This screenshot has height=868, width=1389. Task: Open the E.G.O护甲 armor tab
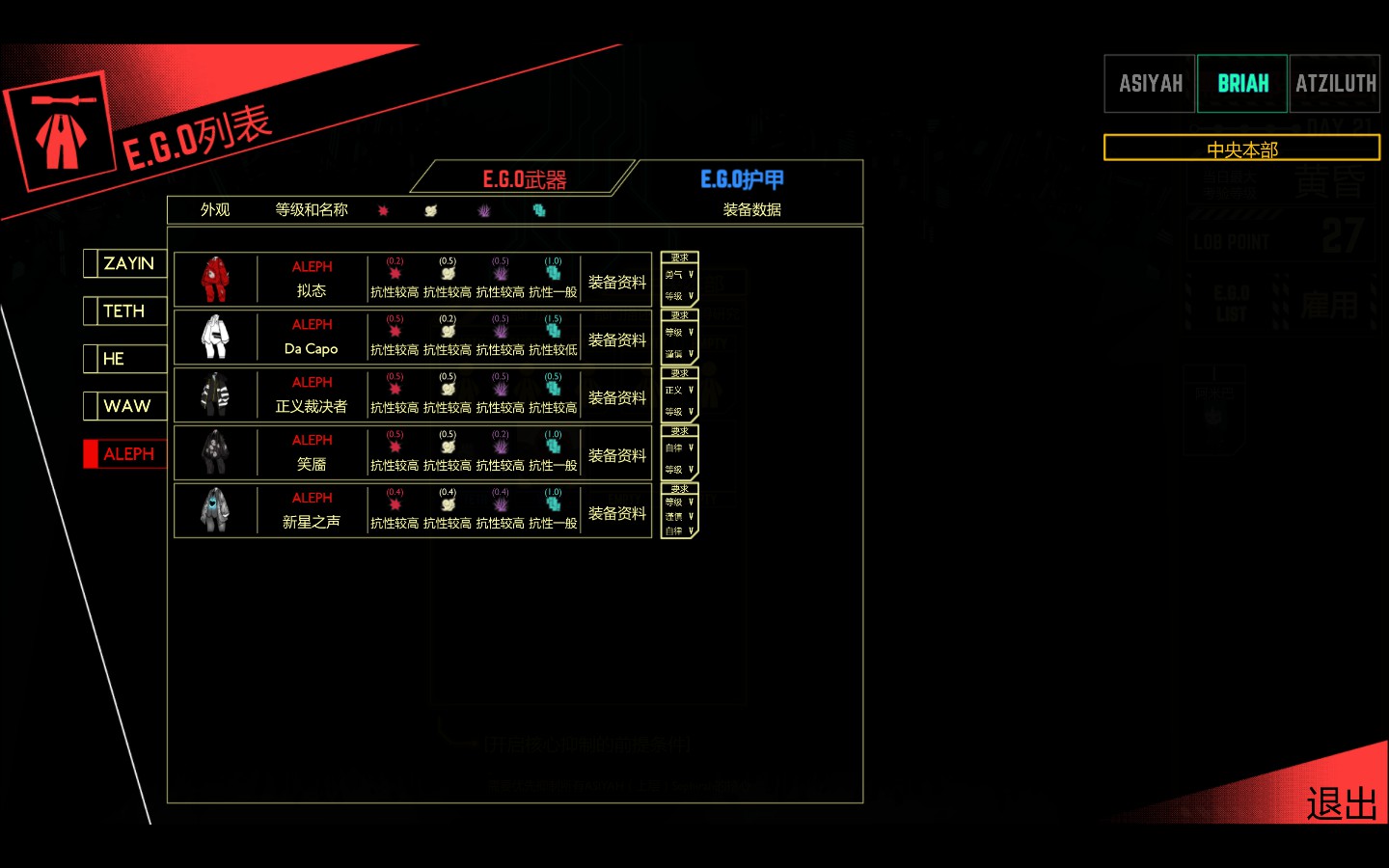(742, 179)
